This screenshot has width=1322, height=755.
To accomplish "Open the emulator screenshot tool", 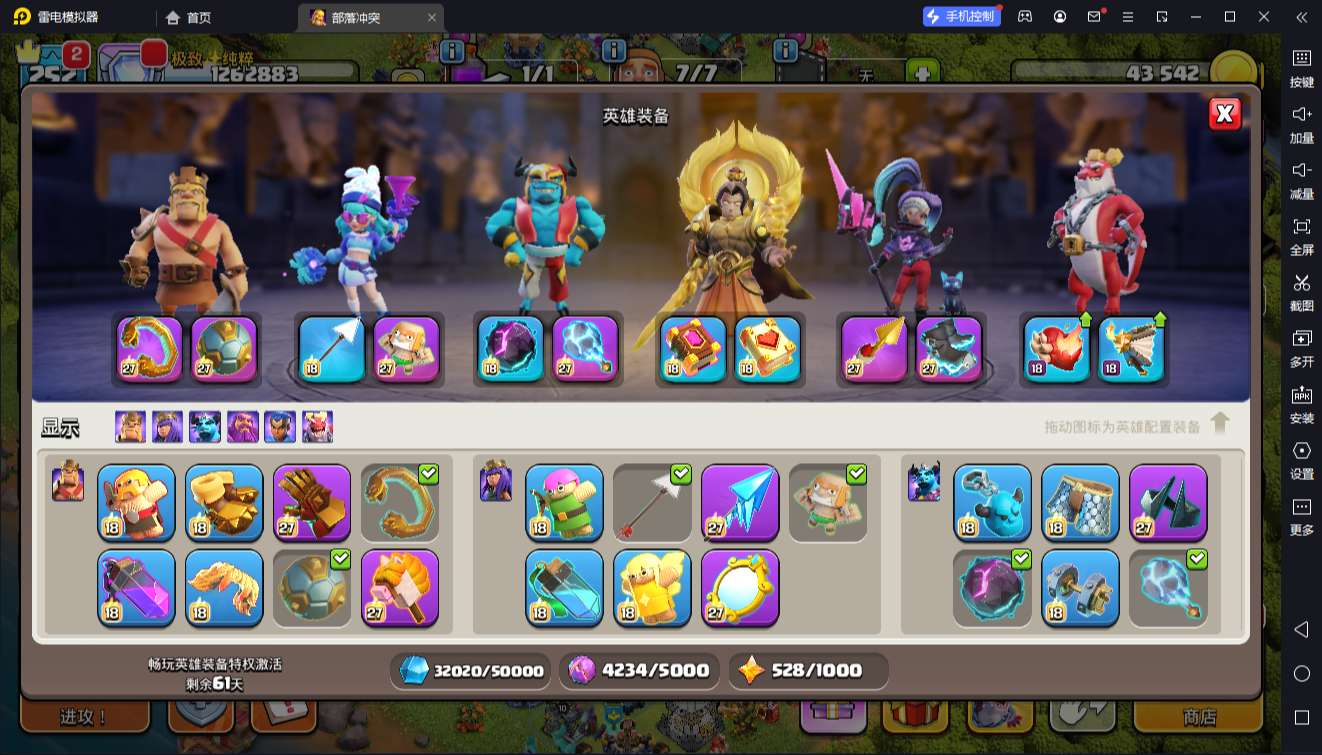I will pos(1301,289).
